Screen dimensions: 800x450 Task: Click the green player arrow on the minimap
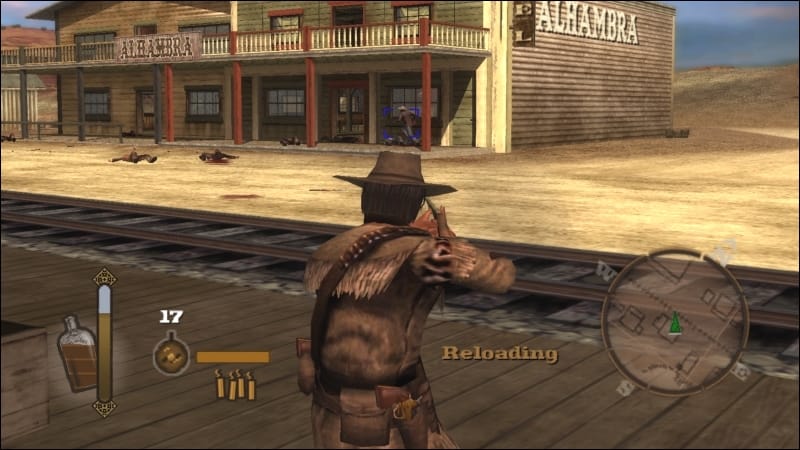click(x=675, y=322)
